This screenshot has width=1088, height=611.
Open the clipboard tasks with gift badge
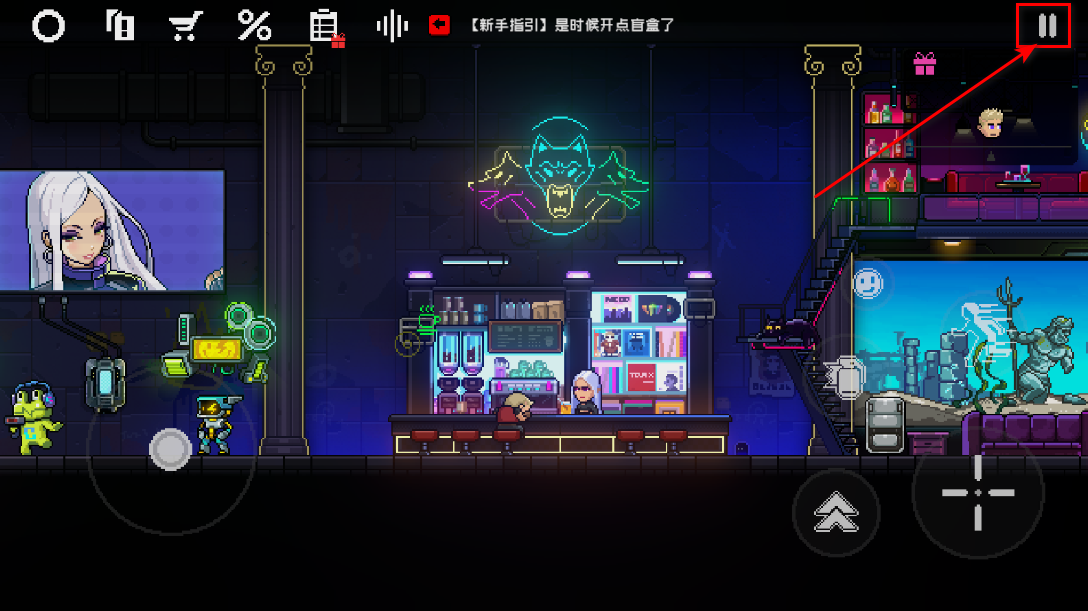point(324,27)
